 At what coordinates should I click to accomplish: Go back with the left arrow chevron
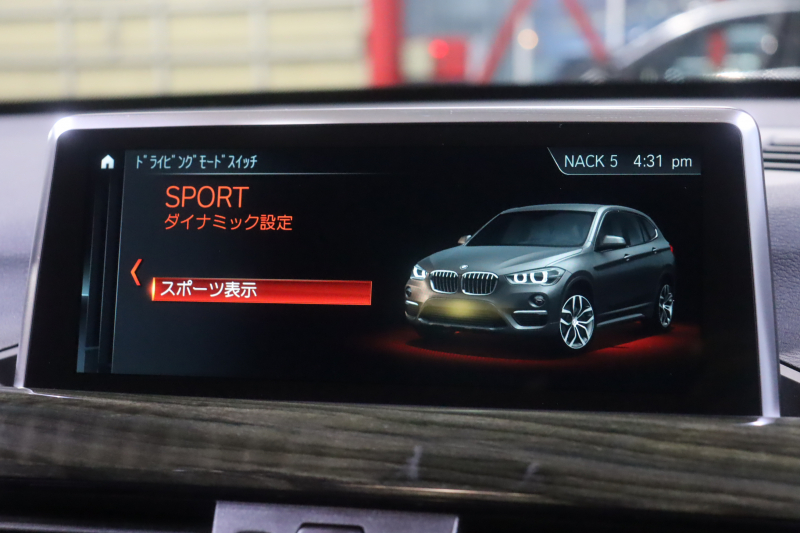click(x=135, y=272)
